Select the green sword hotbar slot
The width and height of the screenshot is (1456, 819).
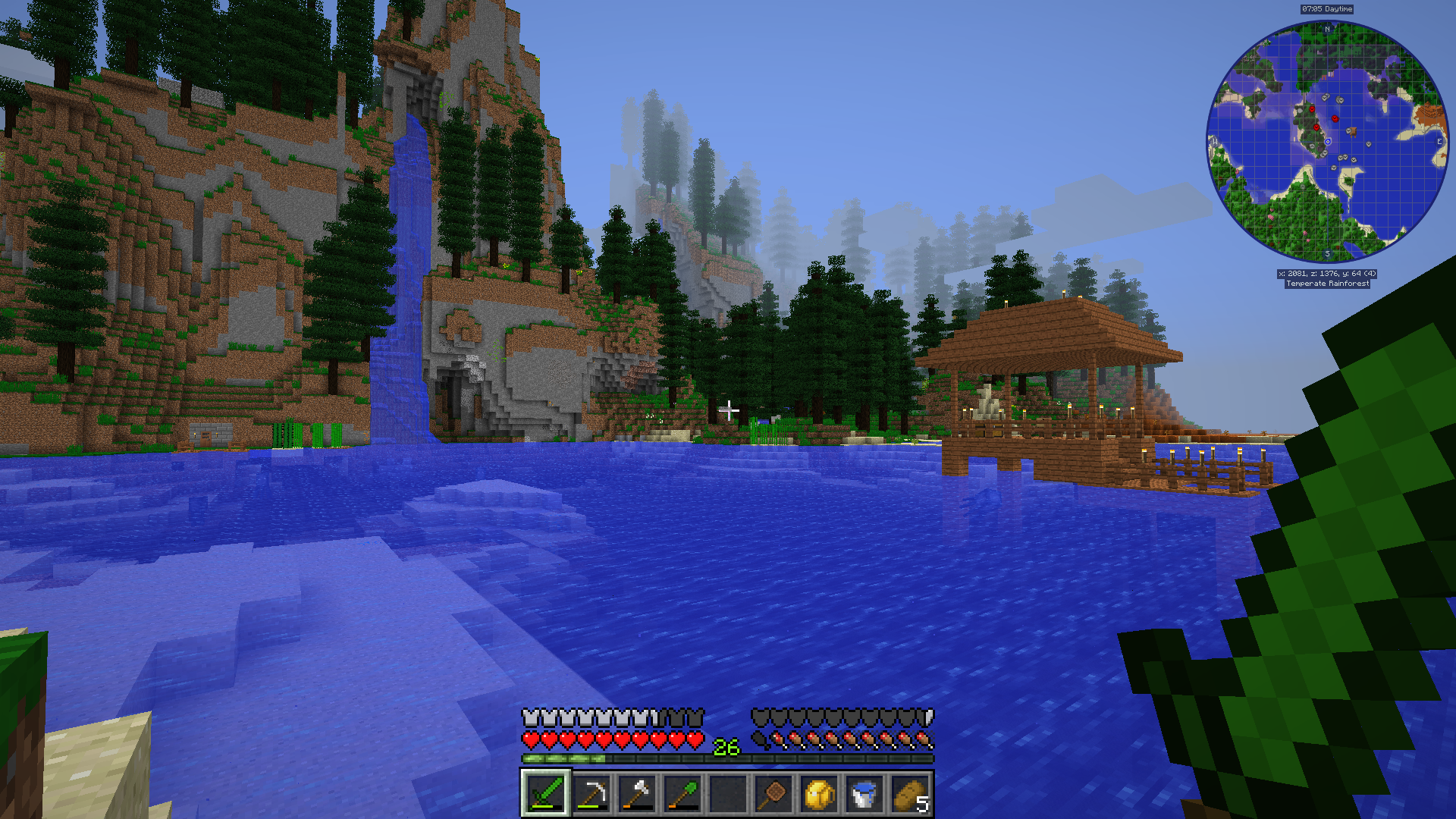[545, 794]
